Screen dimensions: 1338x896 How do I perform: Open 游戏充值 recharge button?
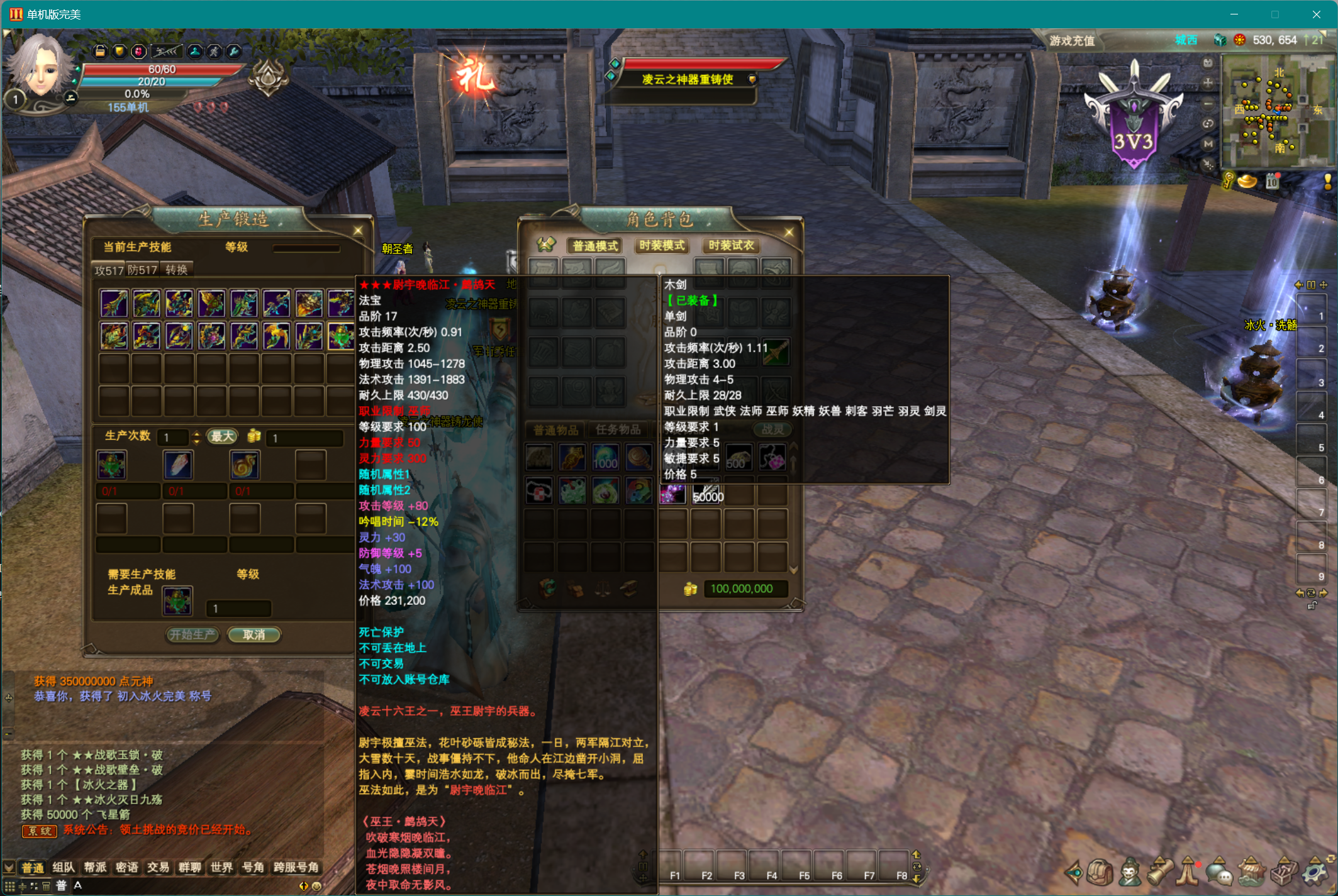pos(1072,41)
